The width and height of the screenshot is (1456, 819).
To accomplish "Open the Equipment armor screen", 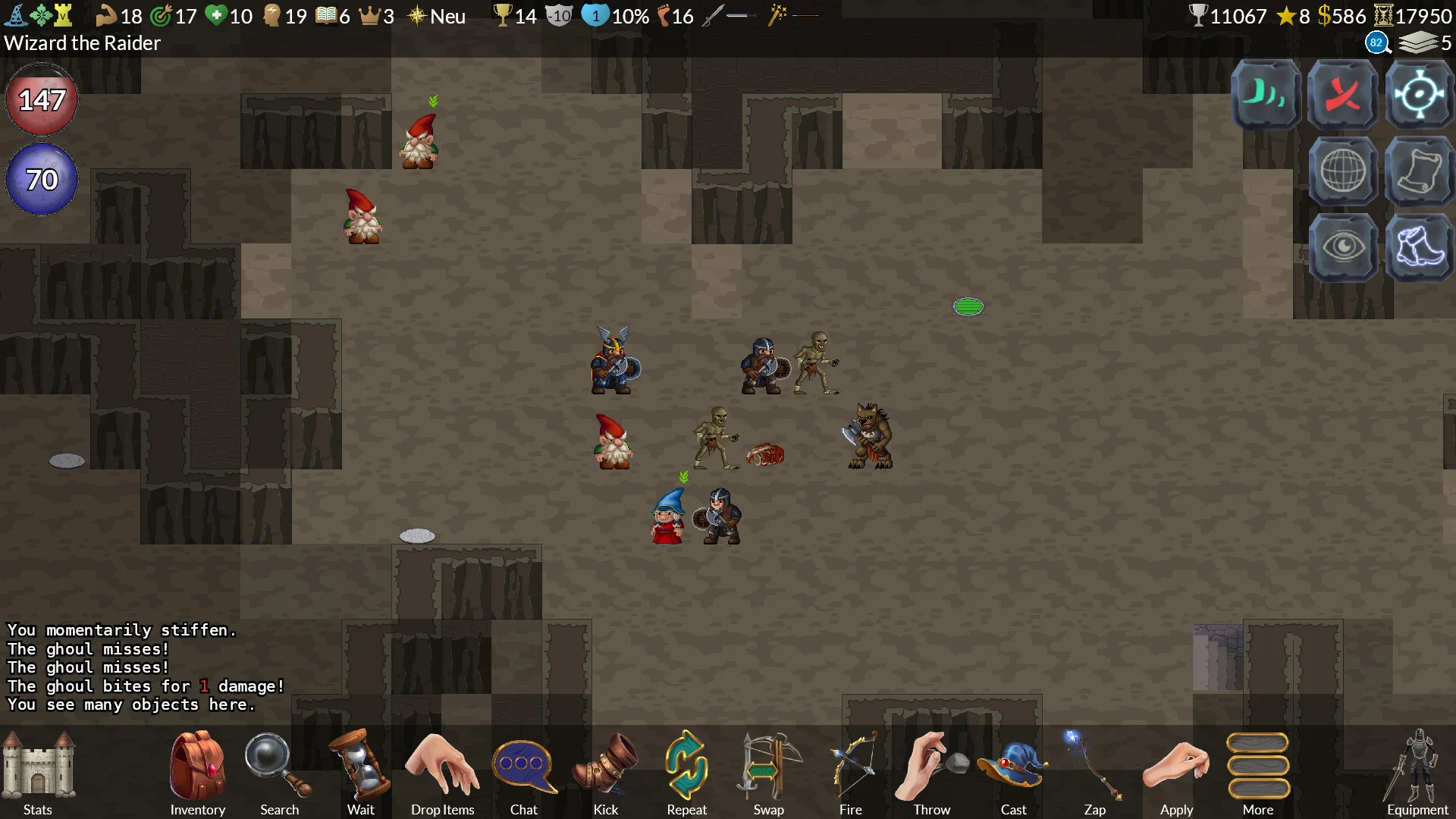I will (1417, 767).
